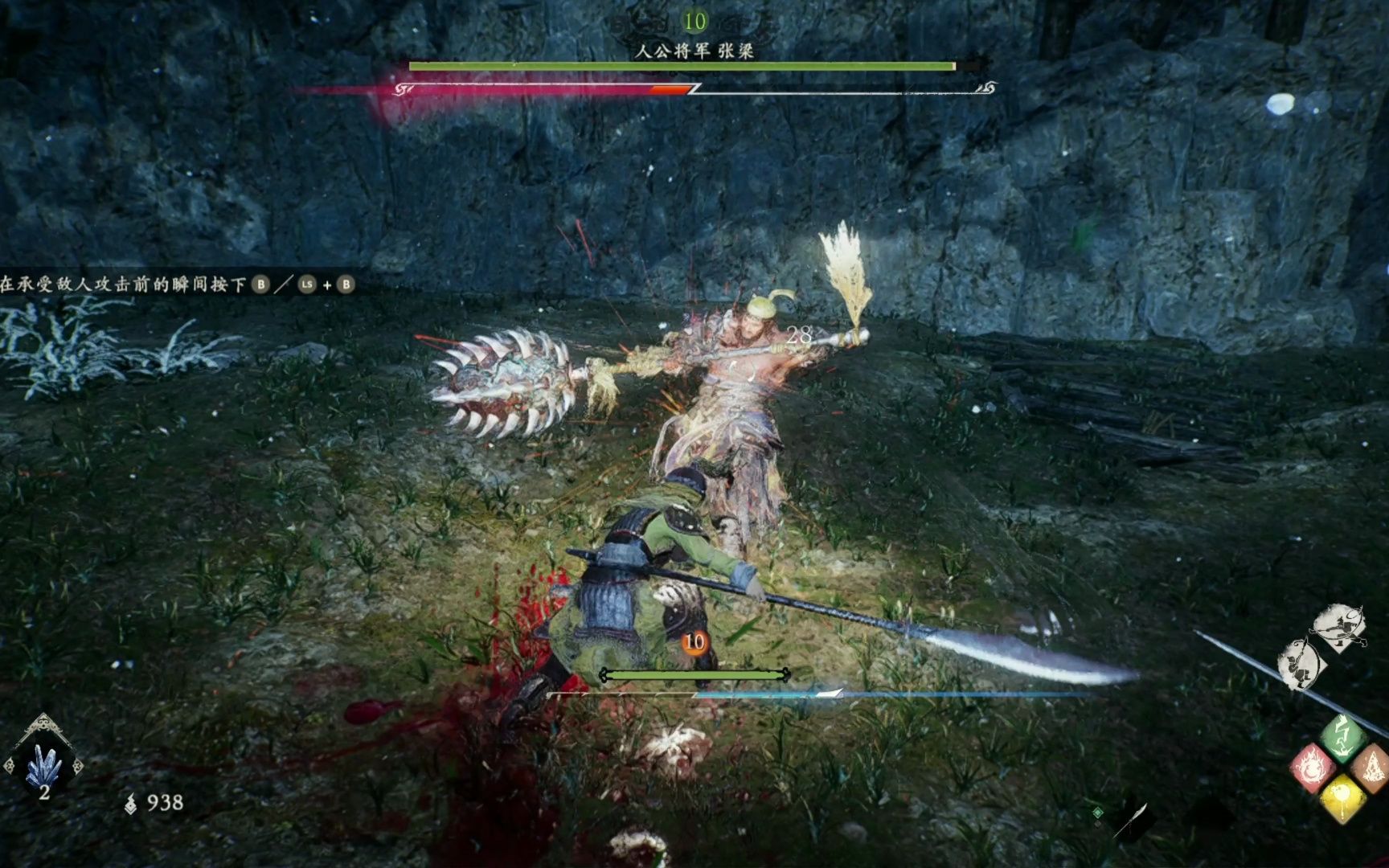Cast the green wood-phase spell

point(1341,735)
